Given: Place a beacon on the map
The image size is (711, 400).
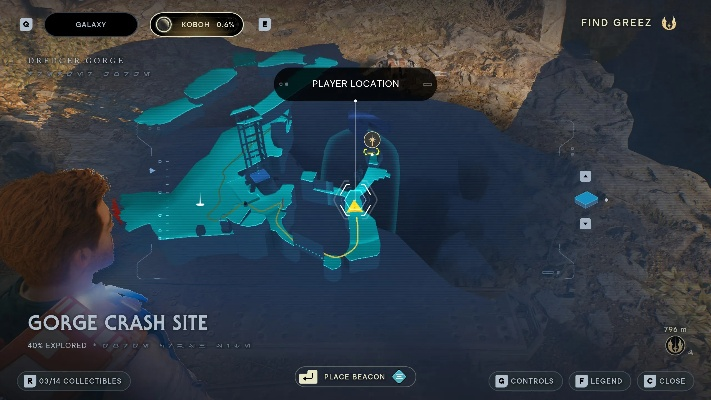Looking at the screenshot, I should click(x=355, y=377).
